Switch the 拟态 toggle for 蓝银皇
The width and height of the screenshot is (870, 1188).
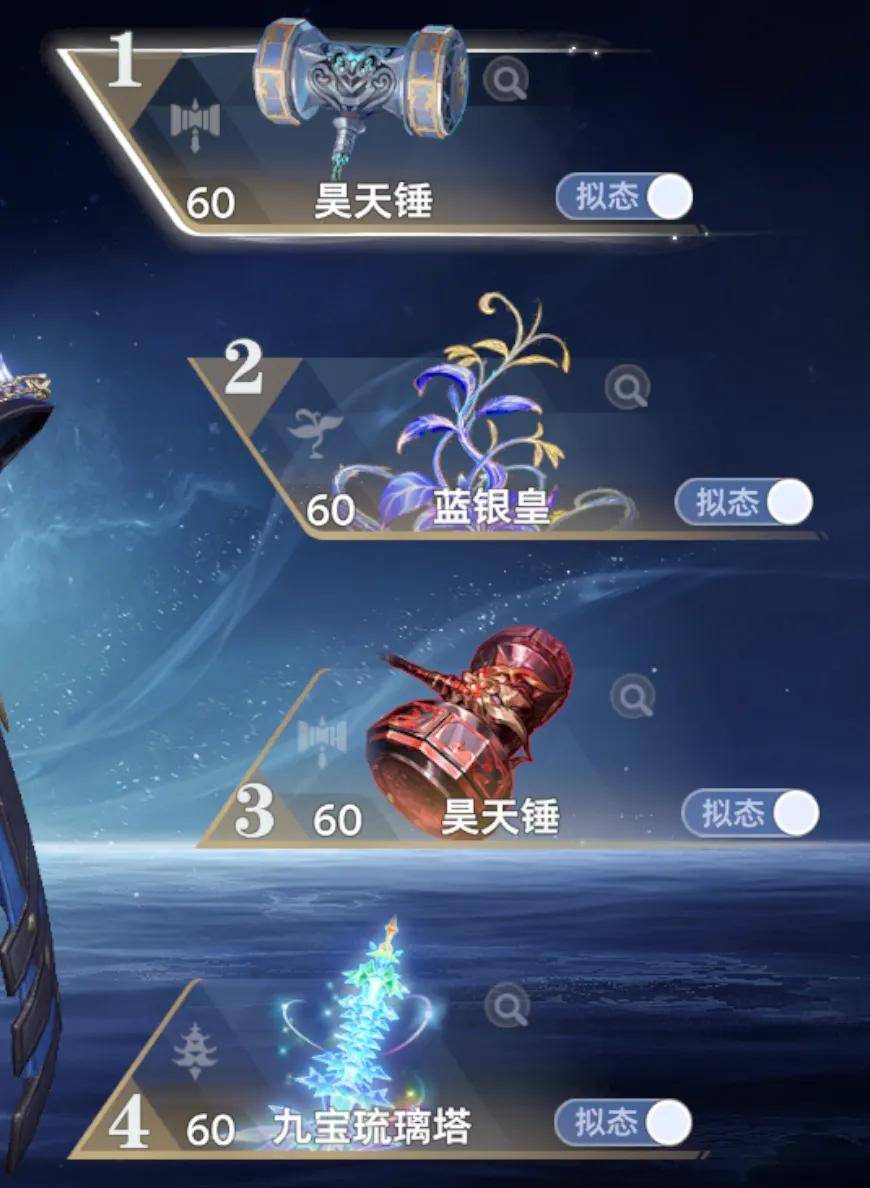[744, 502]
